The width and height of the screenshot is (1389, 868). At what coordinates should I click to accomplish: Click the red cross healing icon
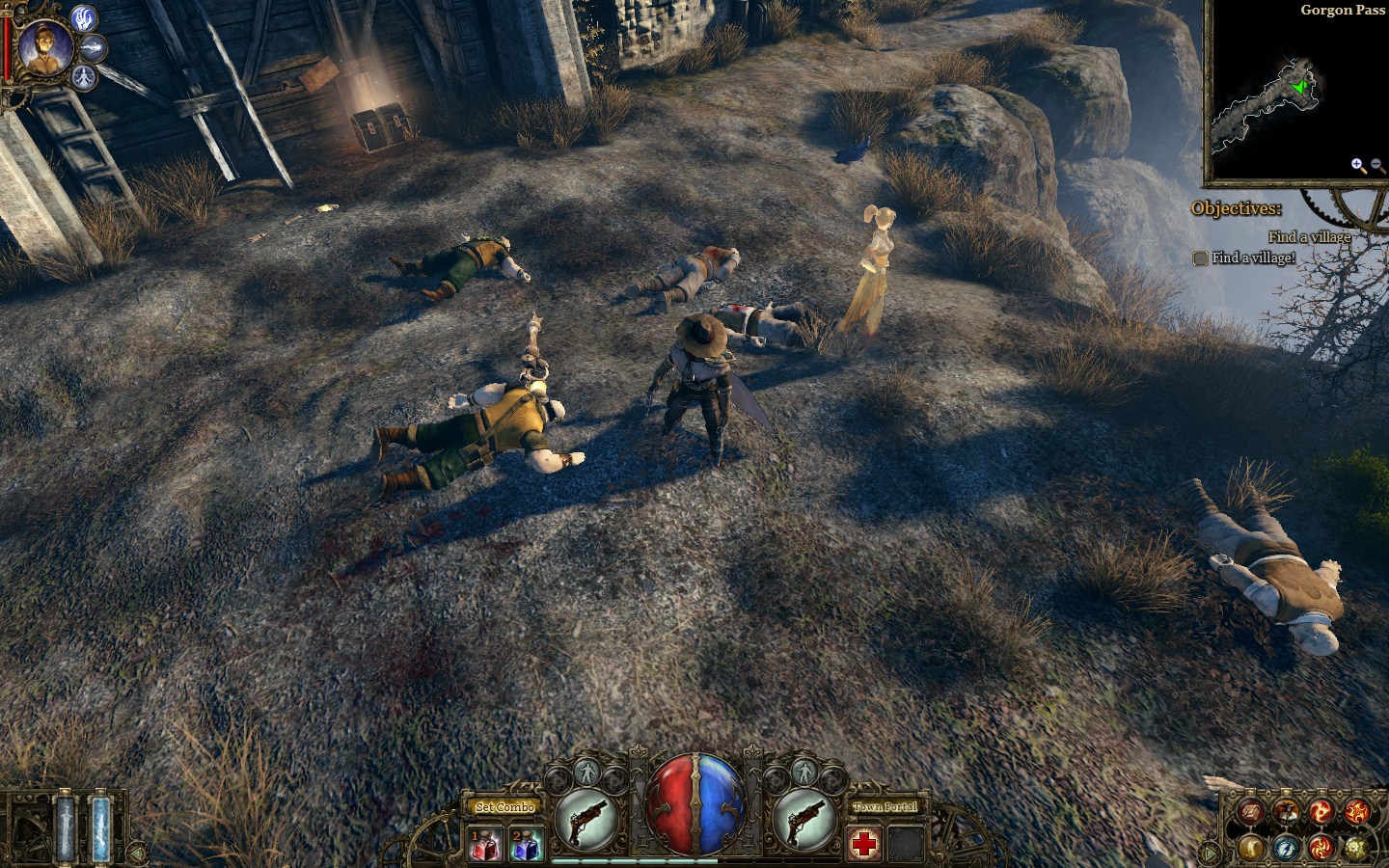[x=864, y=845]
